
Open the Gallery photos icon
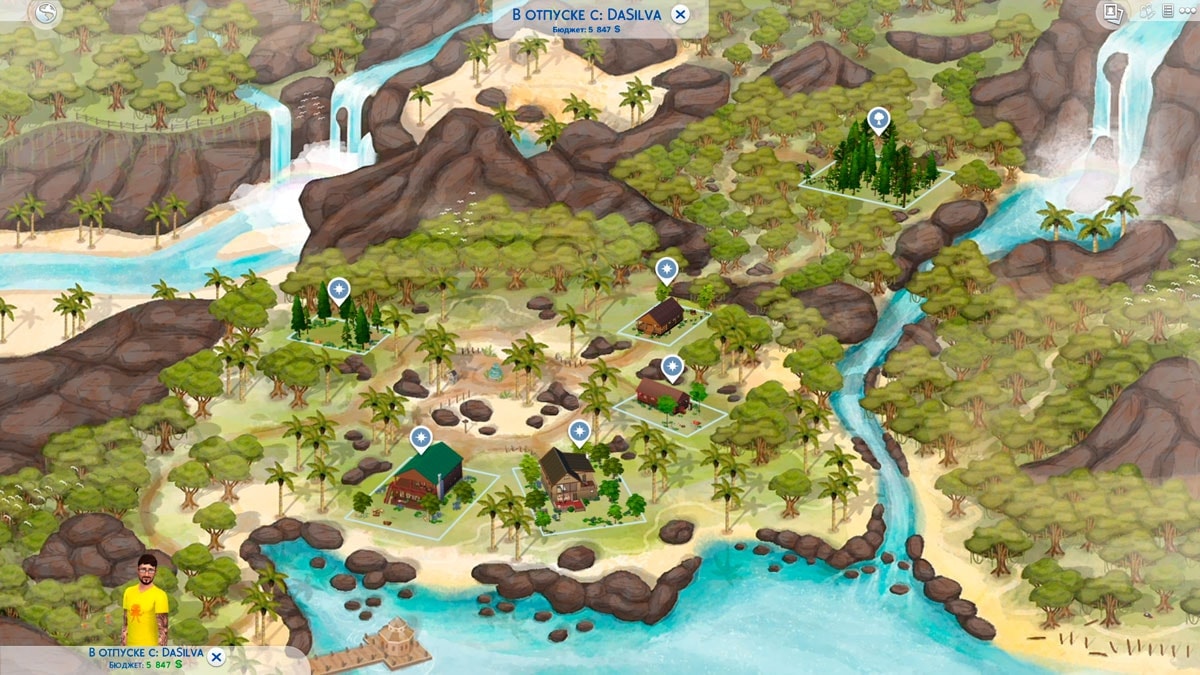[1111, 12]
